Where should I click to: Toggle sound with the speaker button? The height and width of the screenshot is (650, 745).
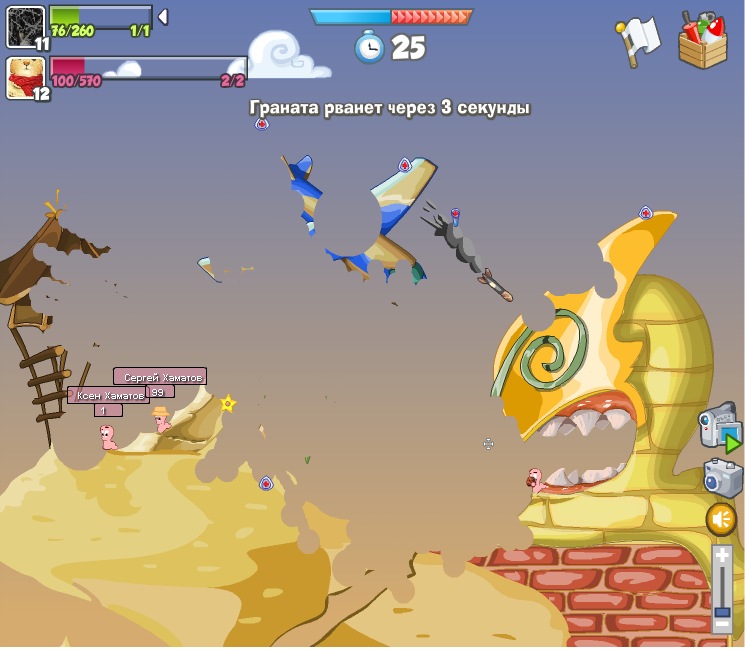(x=721, y=519)
